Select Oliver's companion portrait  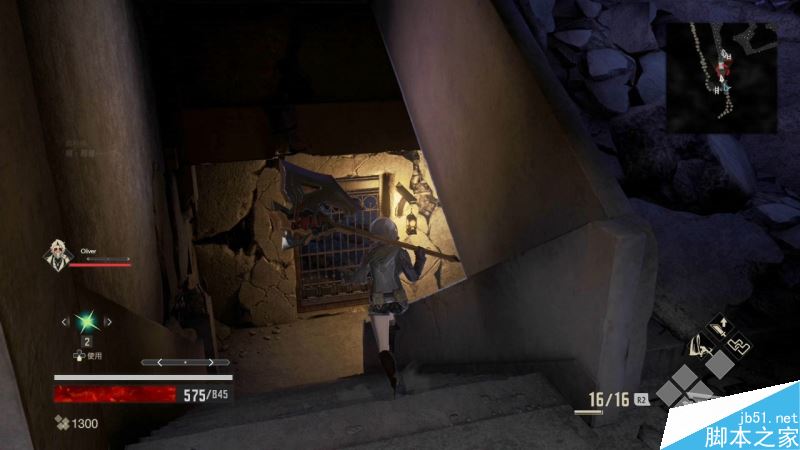(57, 256)
